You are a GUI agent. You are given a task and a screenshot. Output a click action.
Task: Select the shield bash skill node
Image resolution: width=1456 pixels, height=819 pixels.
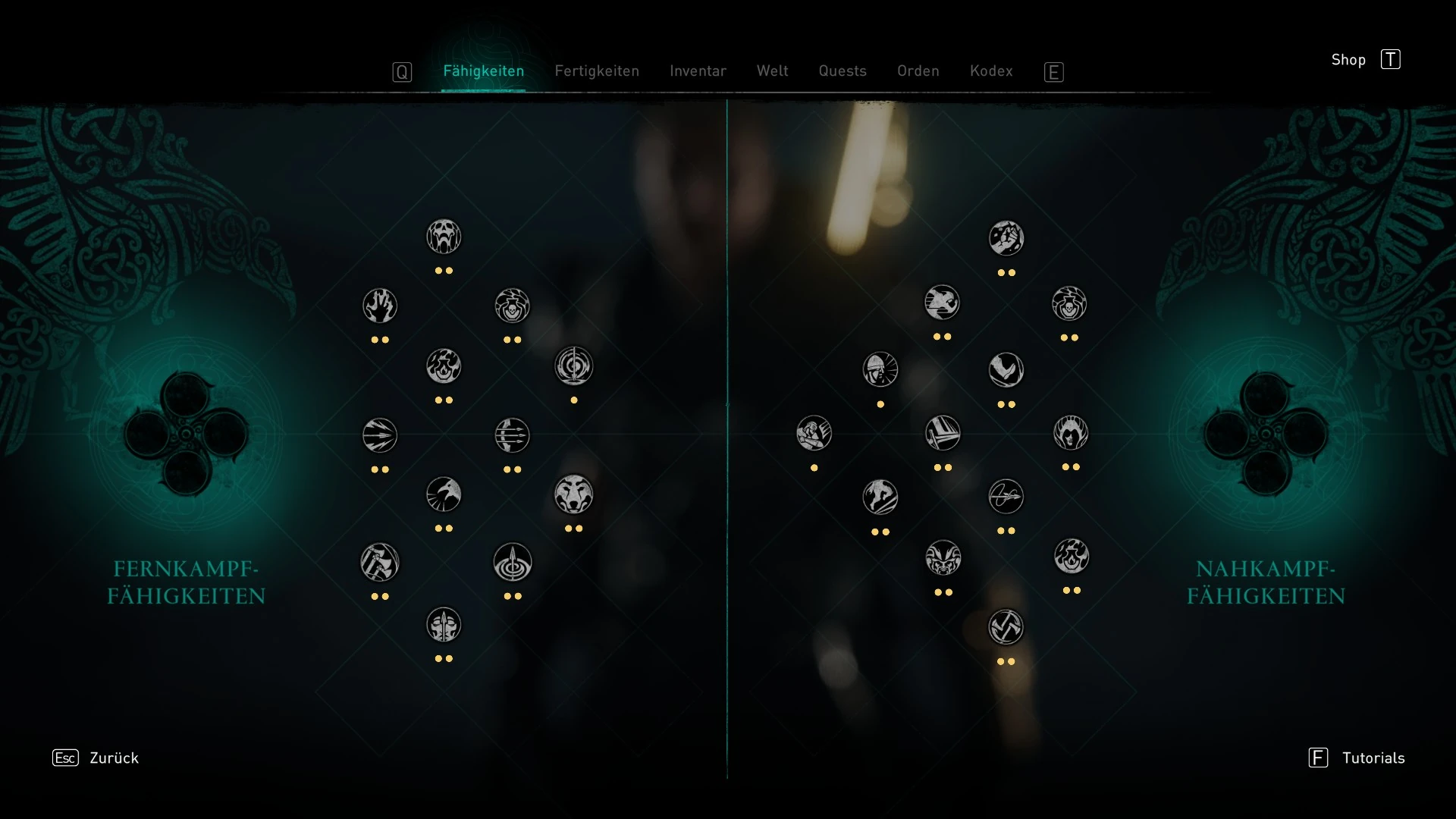943,435
